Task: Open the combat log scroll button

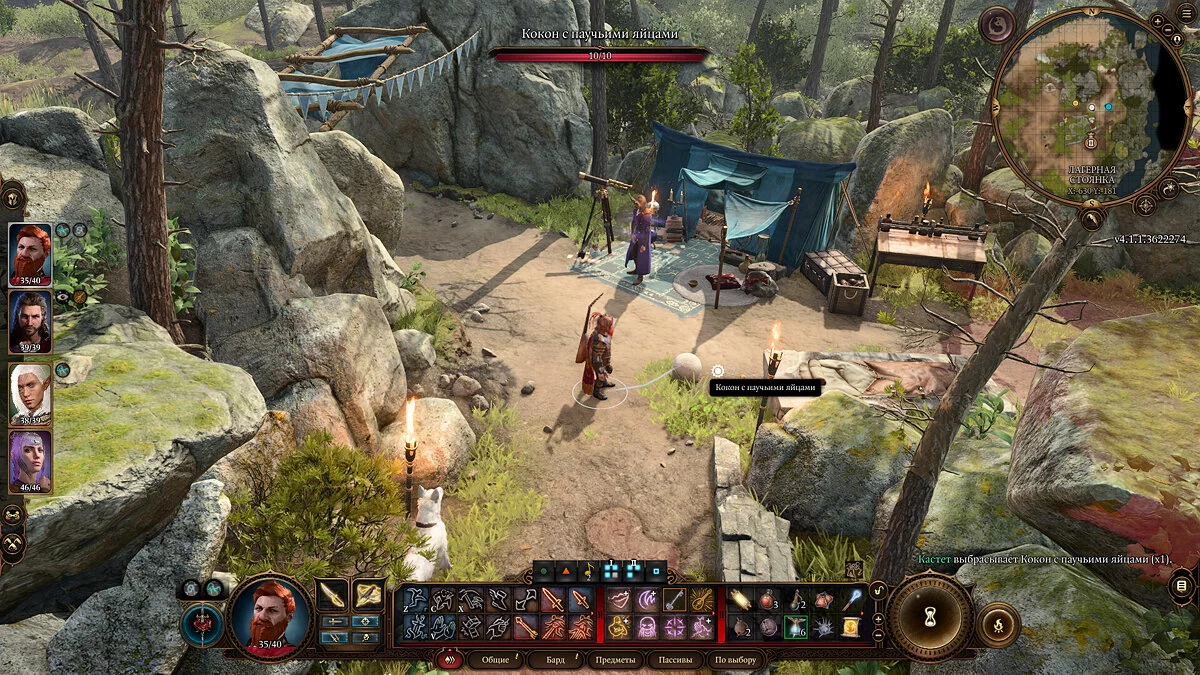Action: click(1181, 585)
